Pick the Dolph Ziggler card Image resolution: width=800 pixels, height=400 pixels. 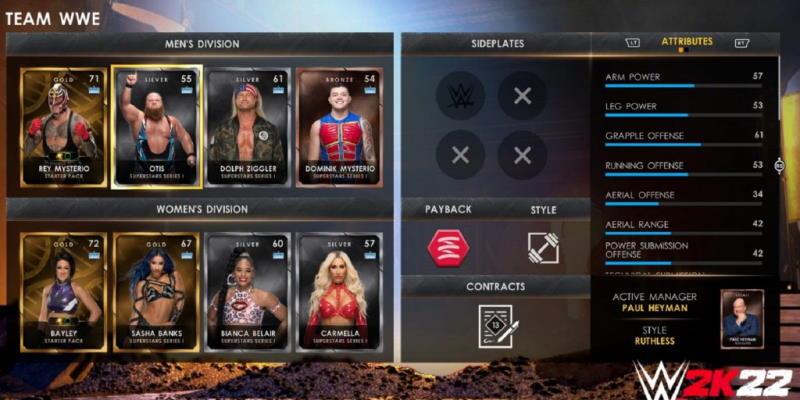coord(248,127)
